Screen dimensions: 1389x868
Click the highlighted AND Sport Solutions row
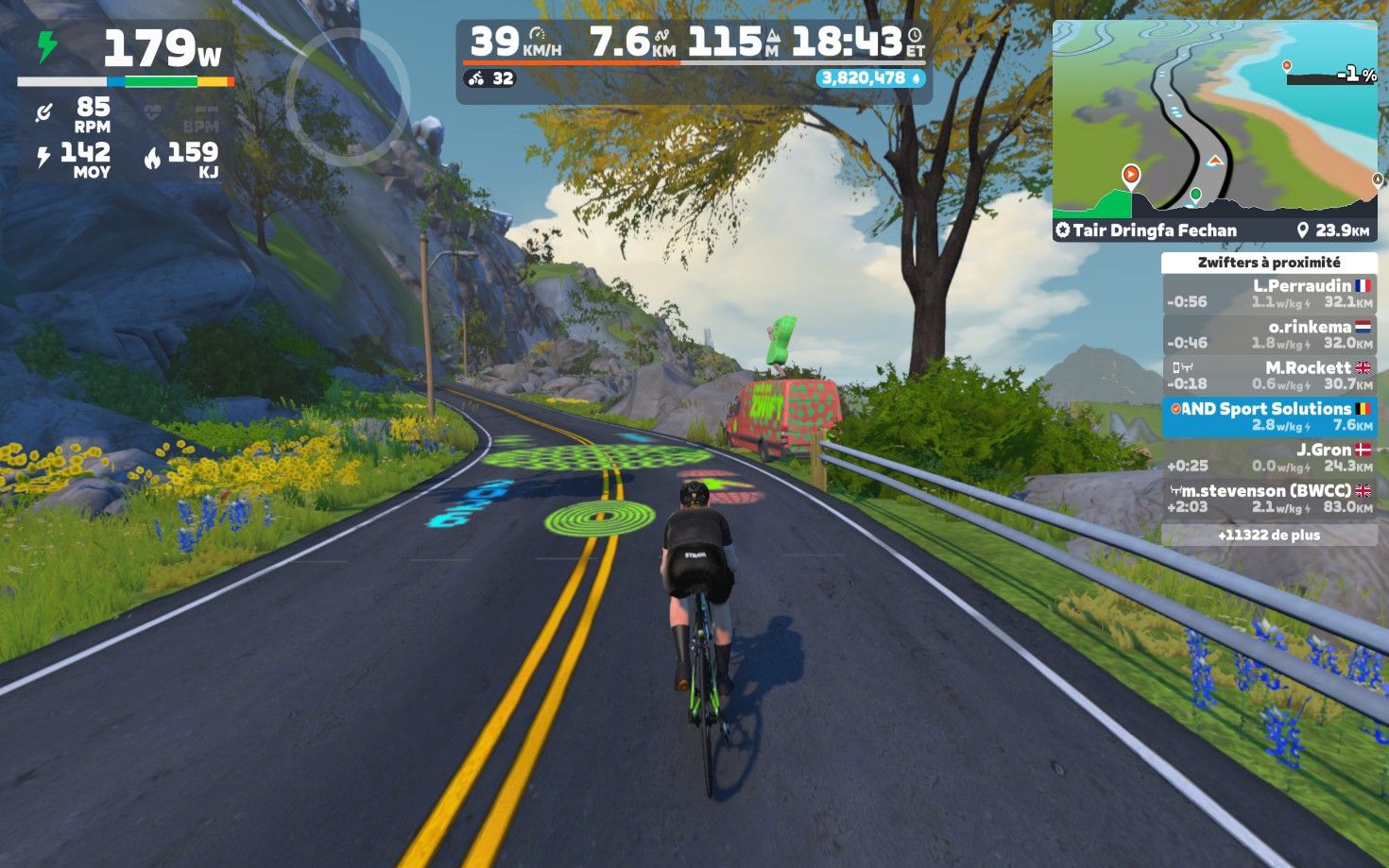coord(1268,417)
